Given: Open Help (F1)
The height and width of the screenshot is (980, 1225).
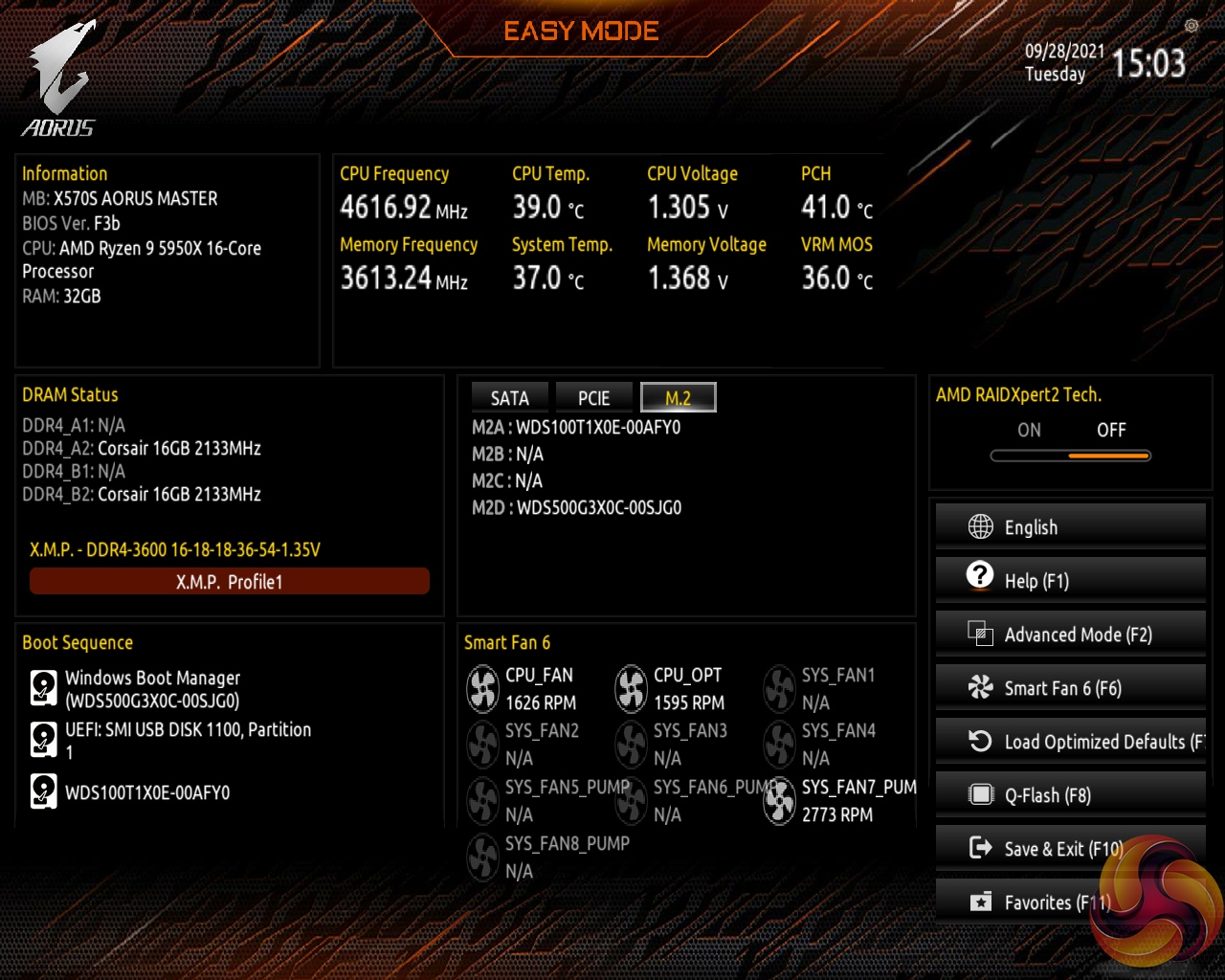Looking at the screenshot, I should (1070, 581).
